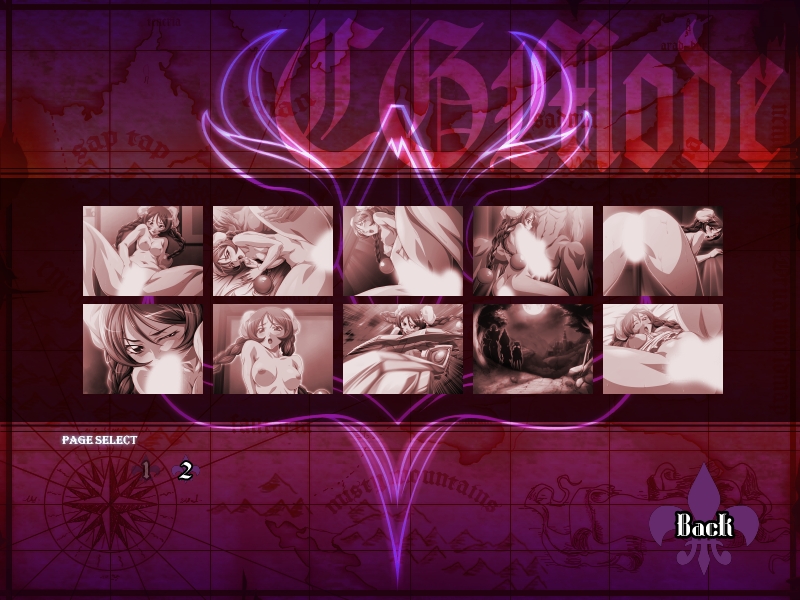800x600 pixels.
Task: Go back using the Back button
Action: (704, 525)
